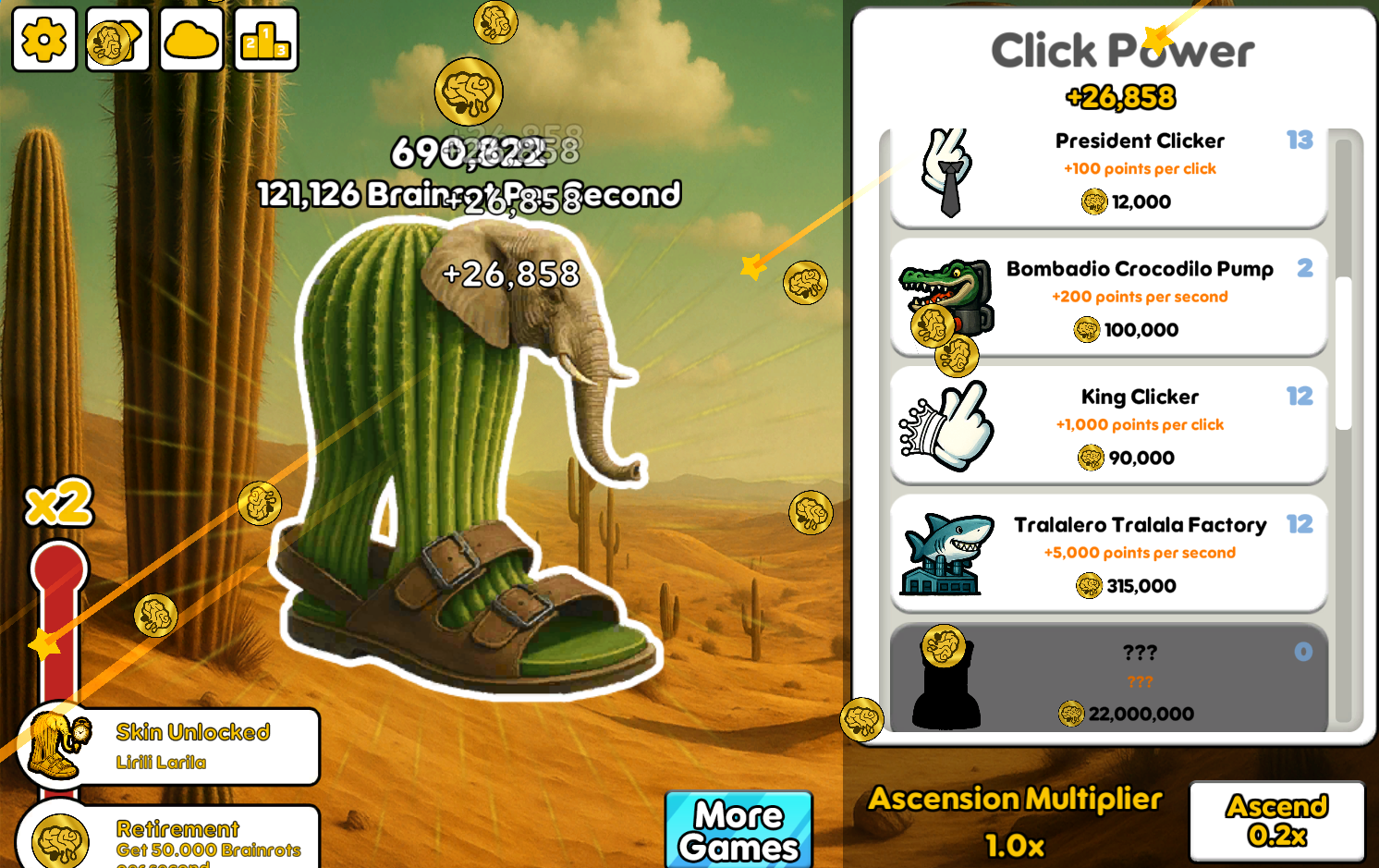Viewport: 1379px width, 868px height.
Task: Buy the President Clicker upgrade
Action: click(1140, 171)
